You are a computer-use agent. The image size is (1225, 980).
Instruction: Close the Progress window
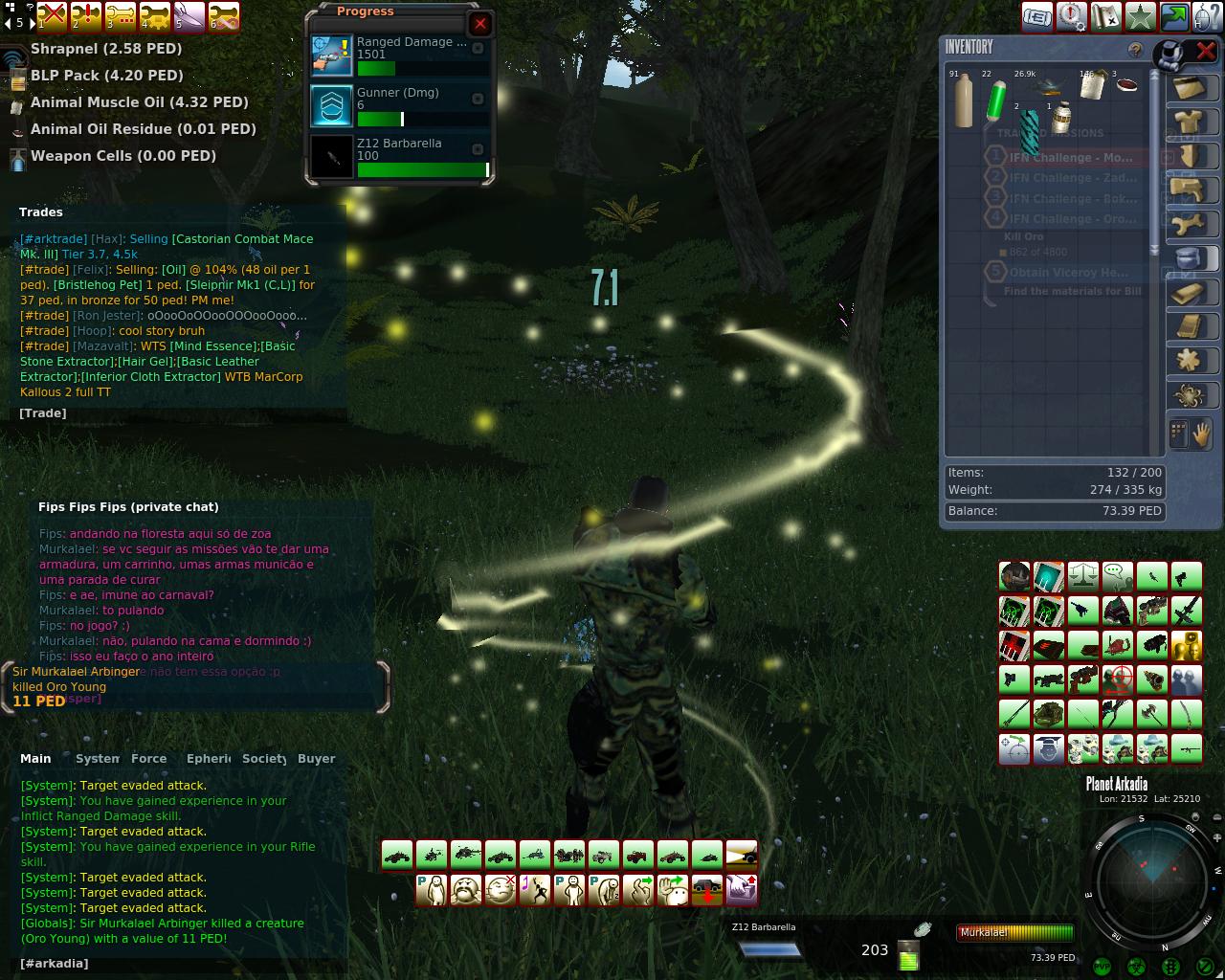[480, 24]
